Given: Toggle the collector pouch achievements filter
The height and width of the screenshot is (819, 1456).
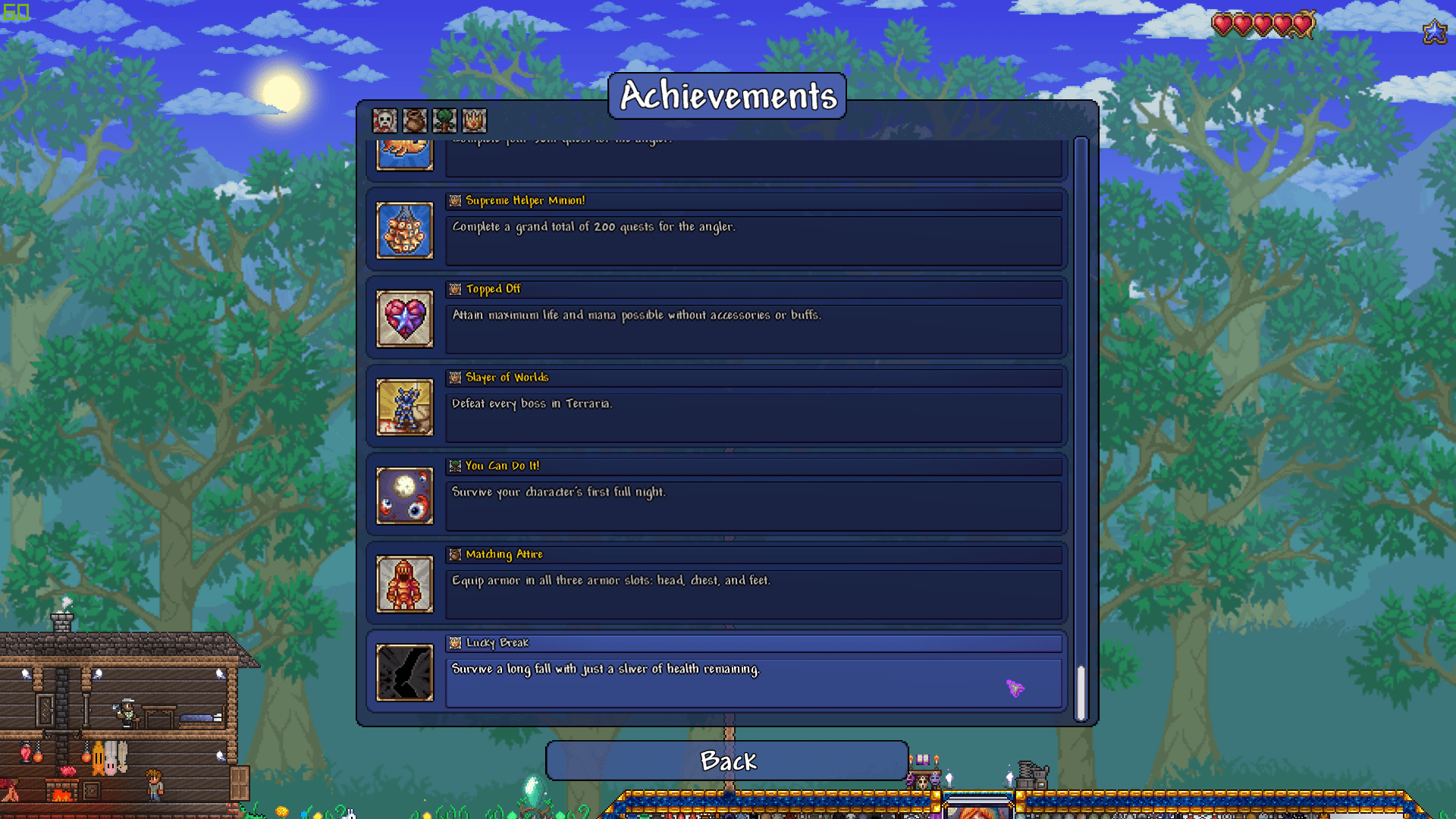Looking at the screenshot, I should tap(414, 120).
